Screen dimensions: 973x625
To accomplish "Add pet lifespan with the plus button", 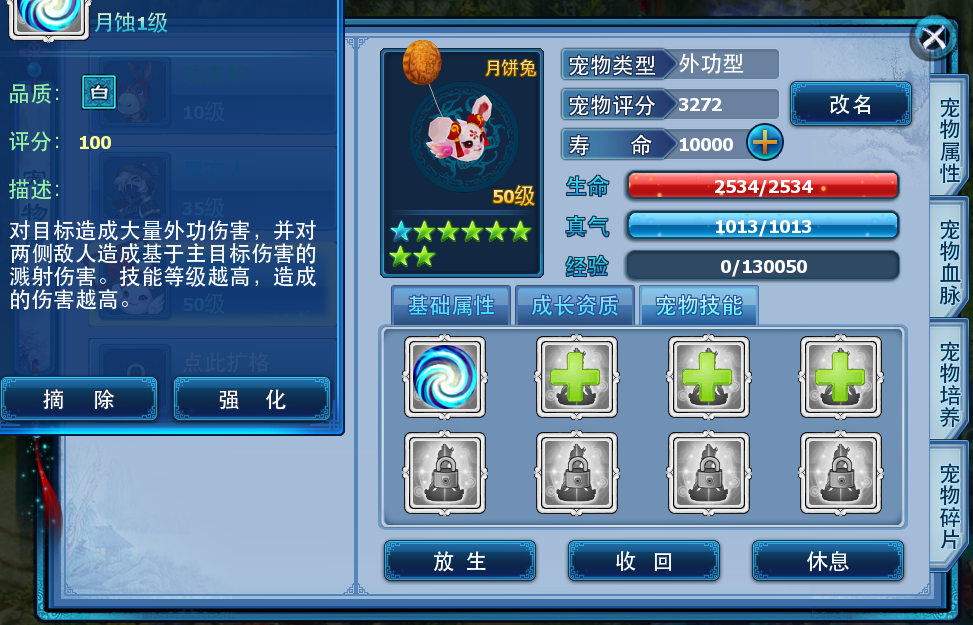I will (x=765, y=143).
